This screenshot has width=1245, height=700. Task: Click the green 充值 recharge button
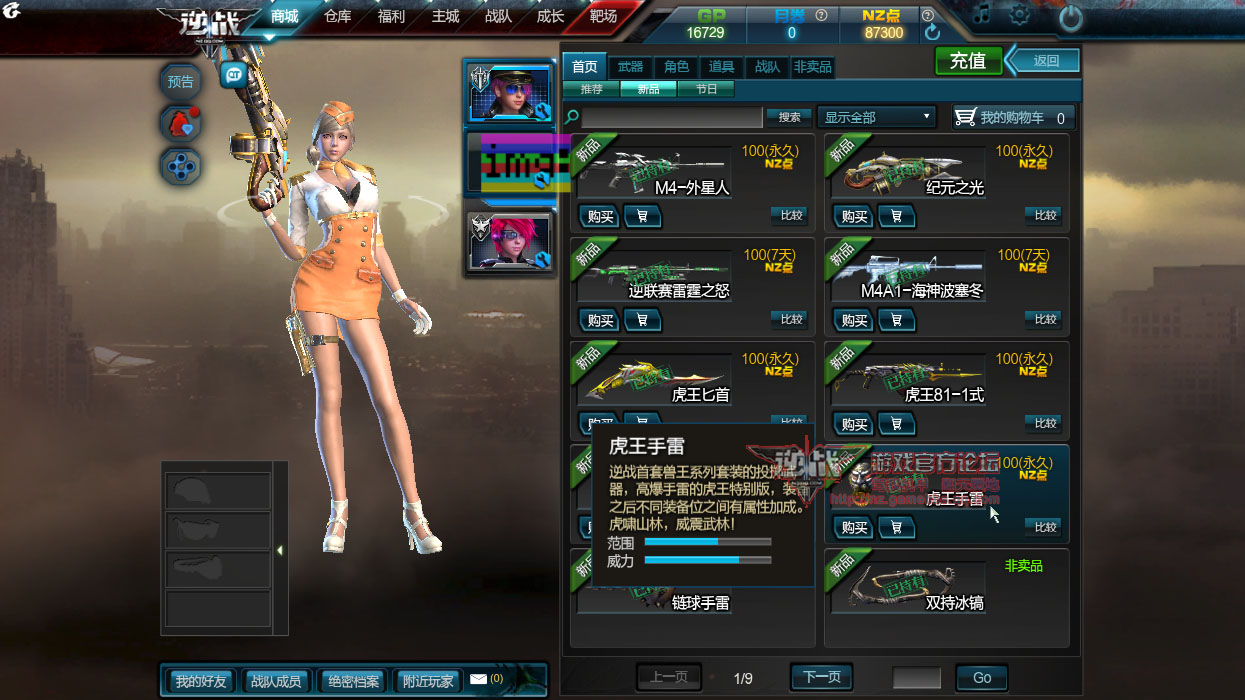click(x=967, y=61)
